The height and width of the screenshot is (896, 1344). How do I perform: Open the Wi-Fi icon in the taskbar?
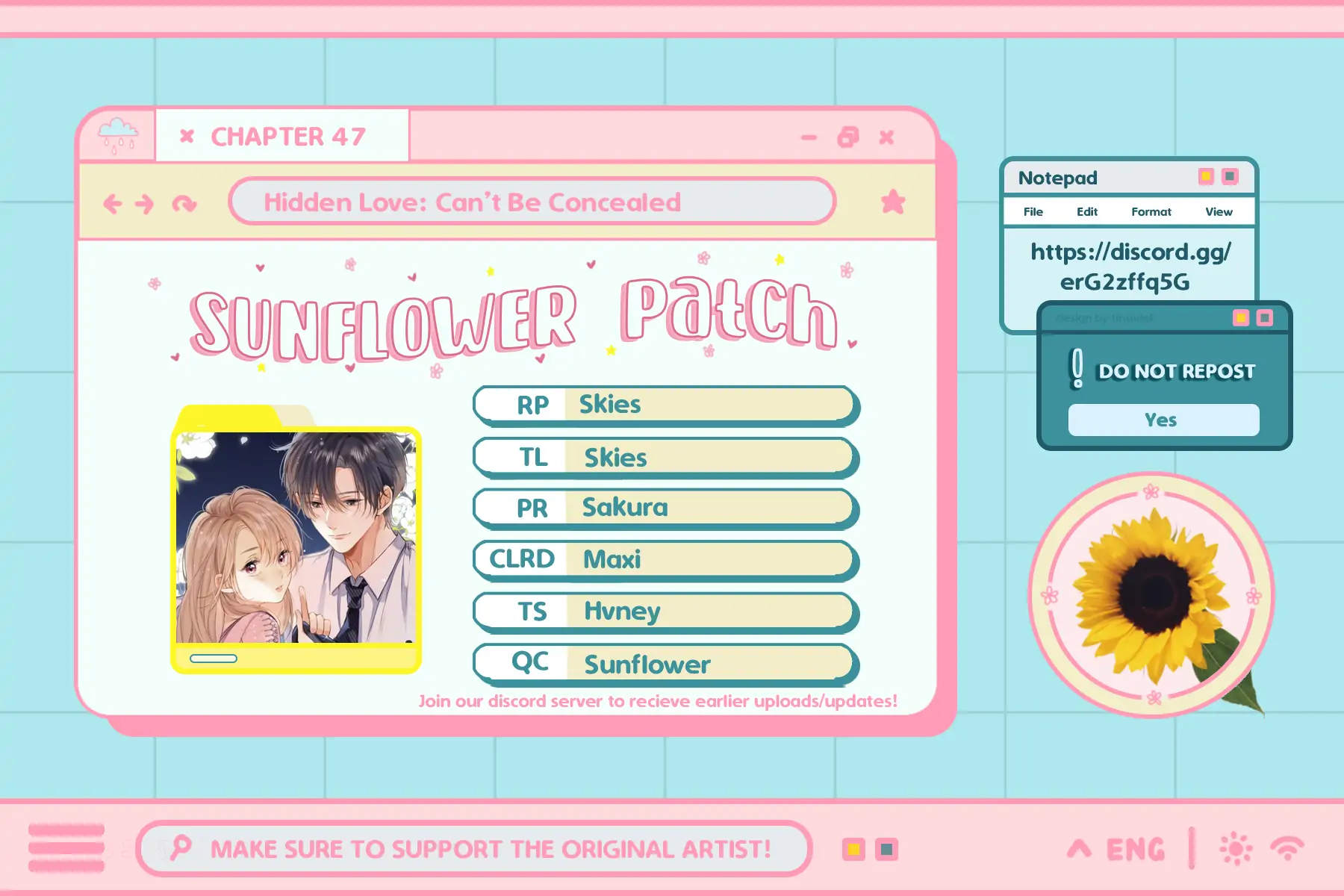pos(1287,849)
